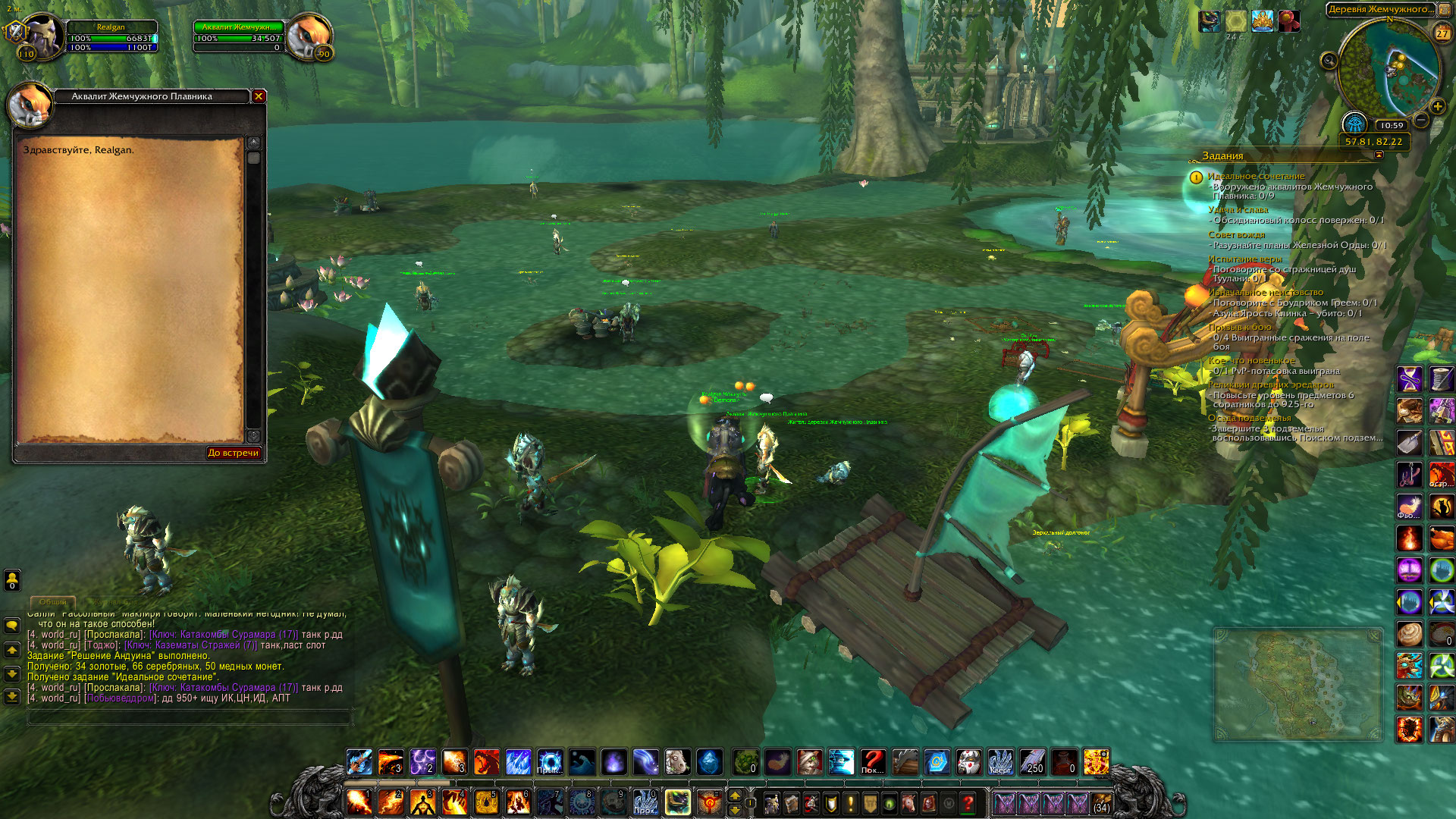Viewport: 1456px width, 819px height.
Task: Click the target portrait of the Angler
Action: point(310,36)
